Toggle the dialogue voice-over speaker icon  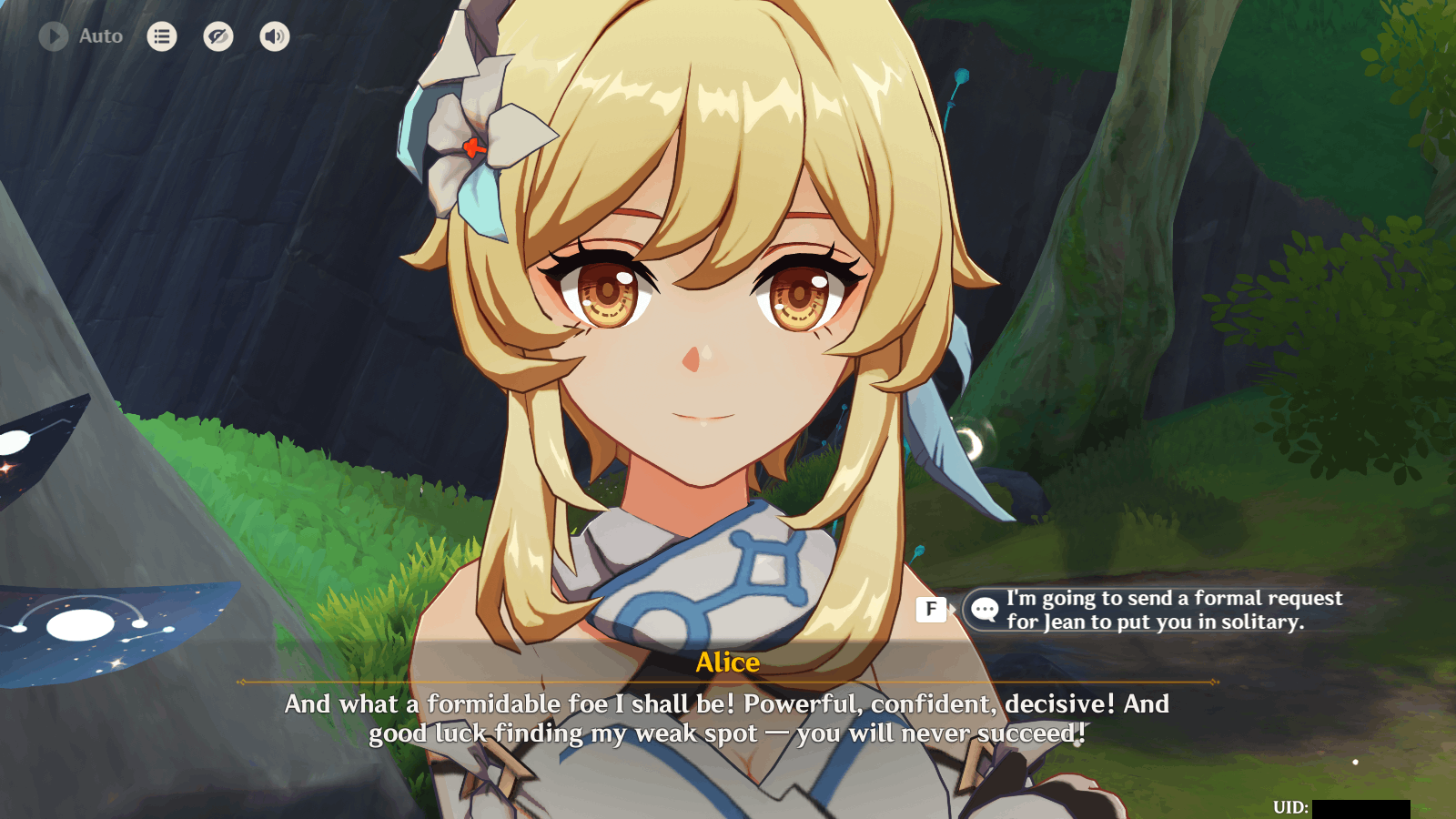click(275, 36)
